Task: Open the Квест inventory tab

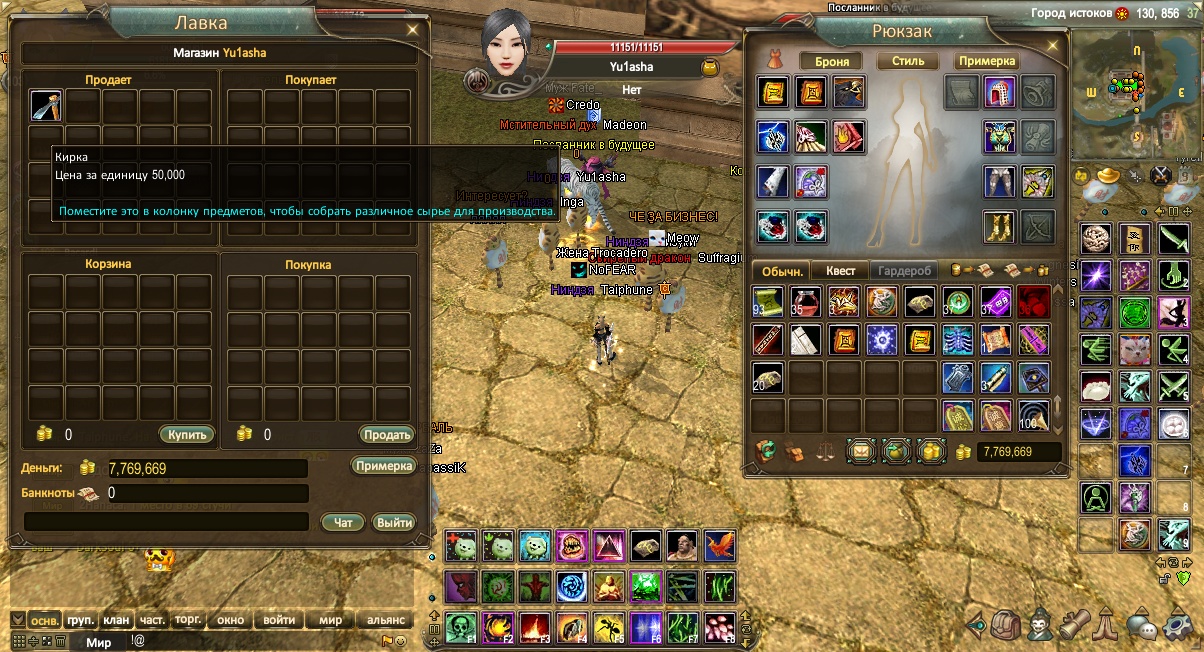Action: 839,271
